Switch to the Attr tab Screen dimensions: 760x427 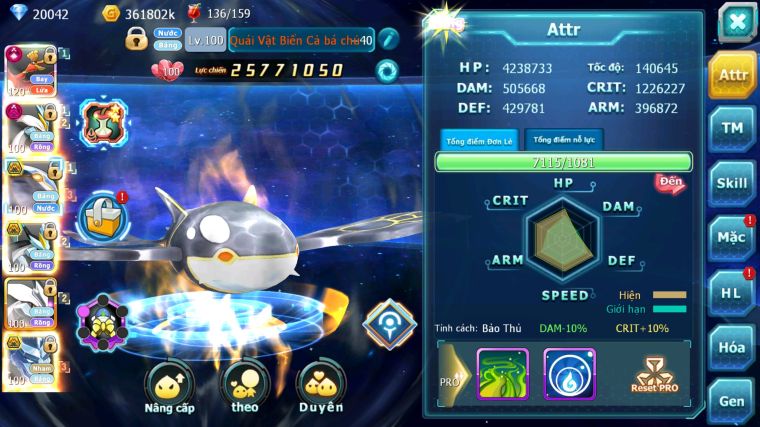point(732,75)
